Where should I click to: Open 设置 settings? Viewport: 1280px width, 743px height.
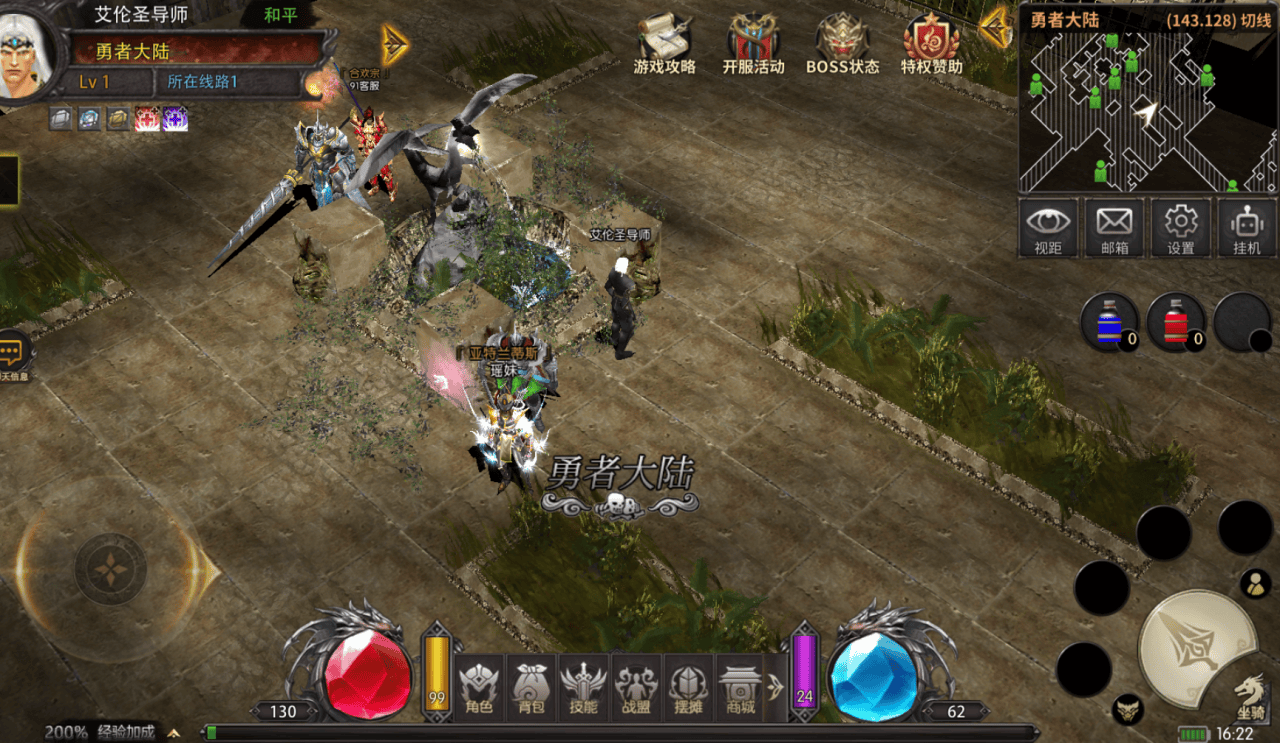pos(1181,228)
